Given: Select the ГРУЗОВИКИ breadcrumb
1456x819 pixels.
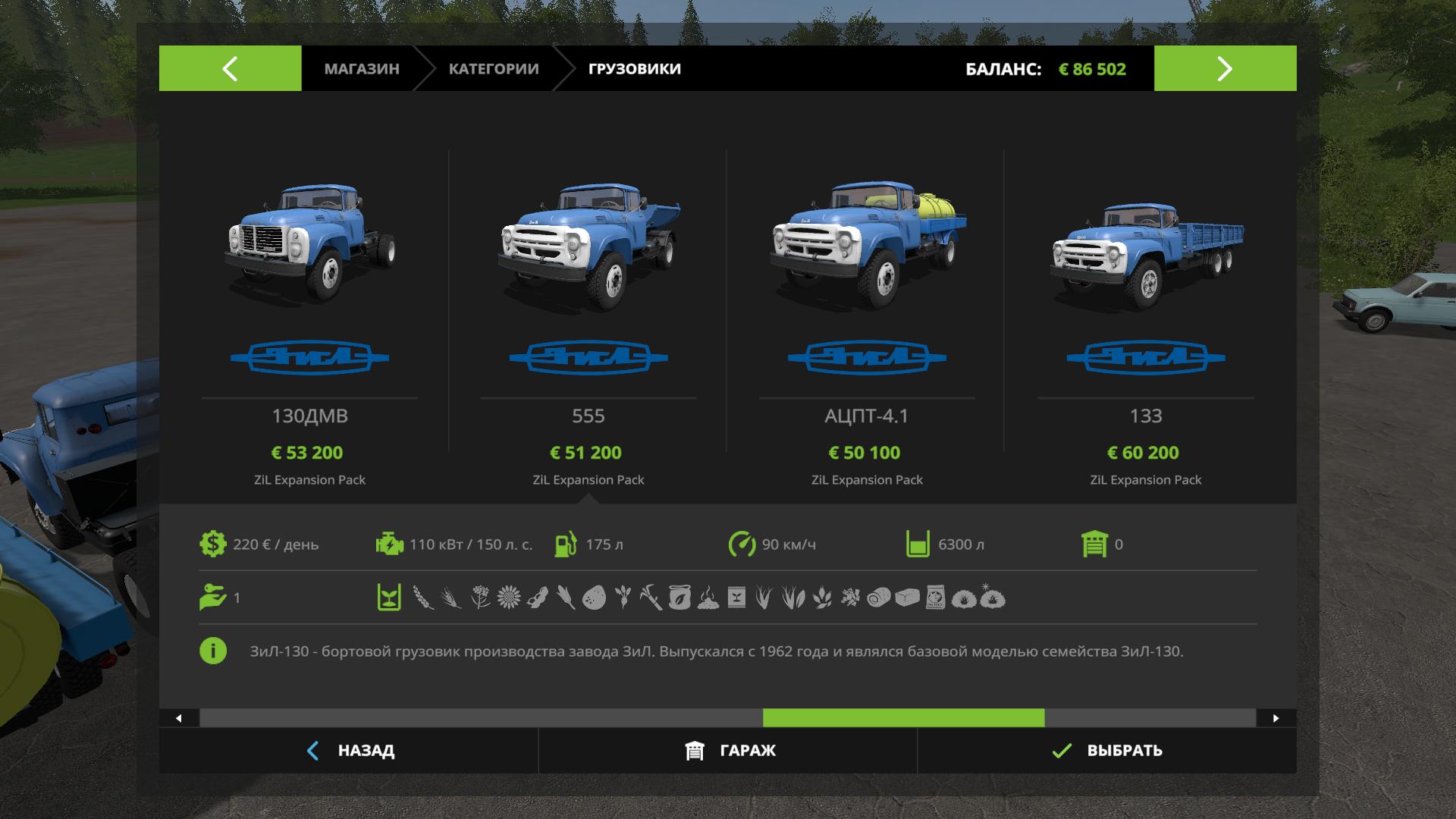Looking at the screenshot, I should (x=635, y=68).
